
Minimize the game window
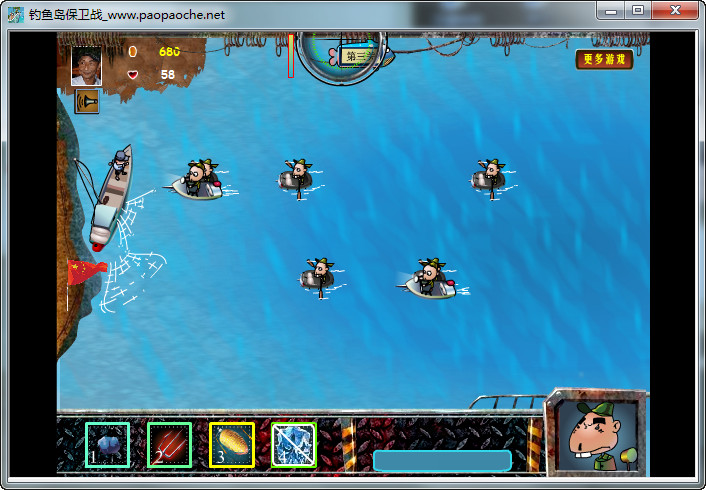612,10
